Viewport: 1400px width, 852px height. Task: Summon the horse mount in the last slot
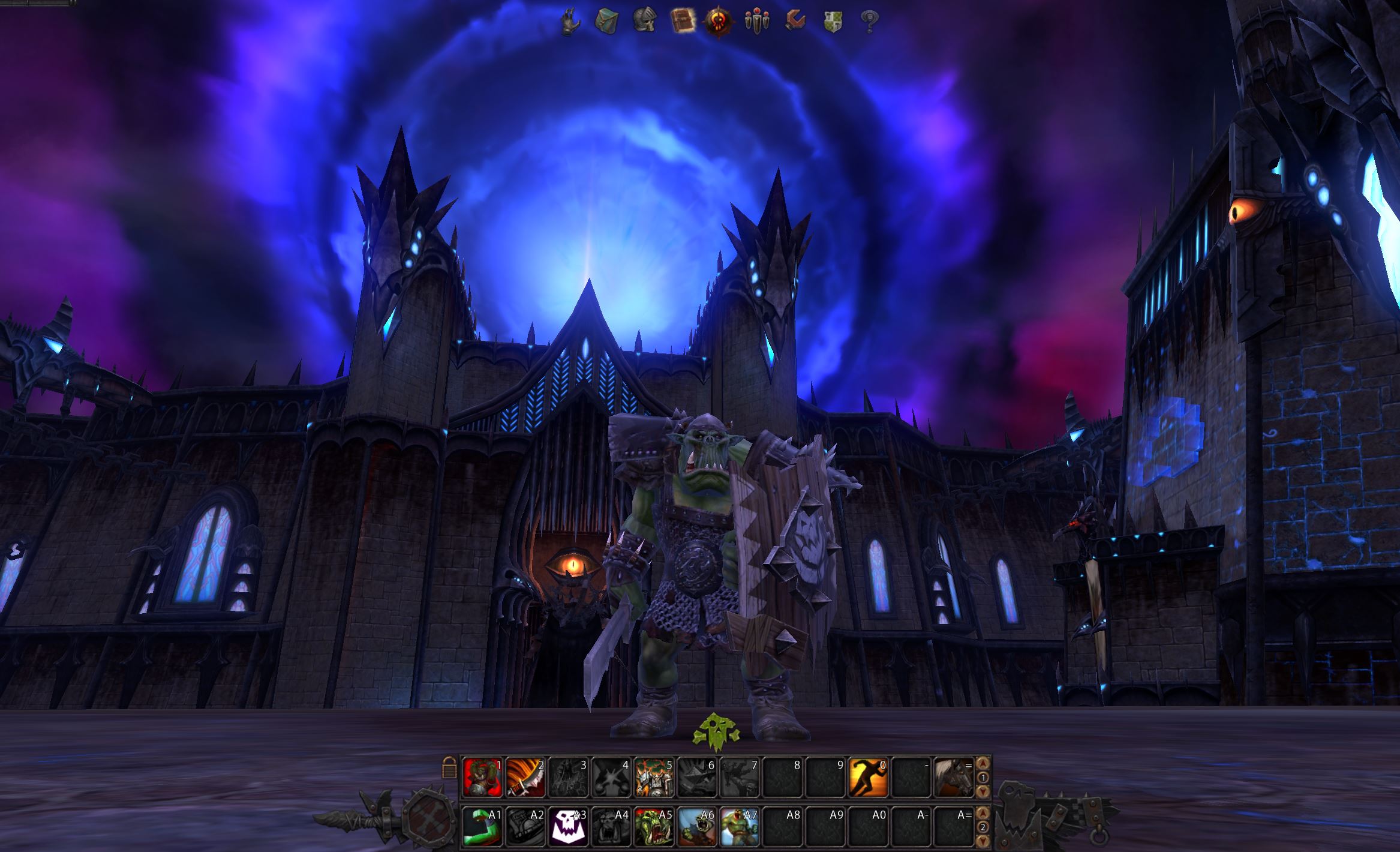(x=953, y=777)
